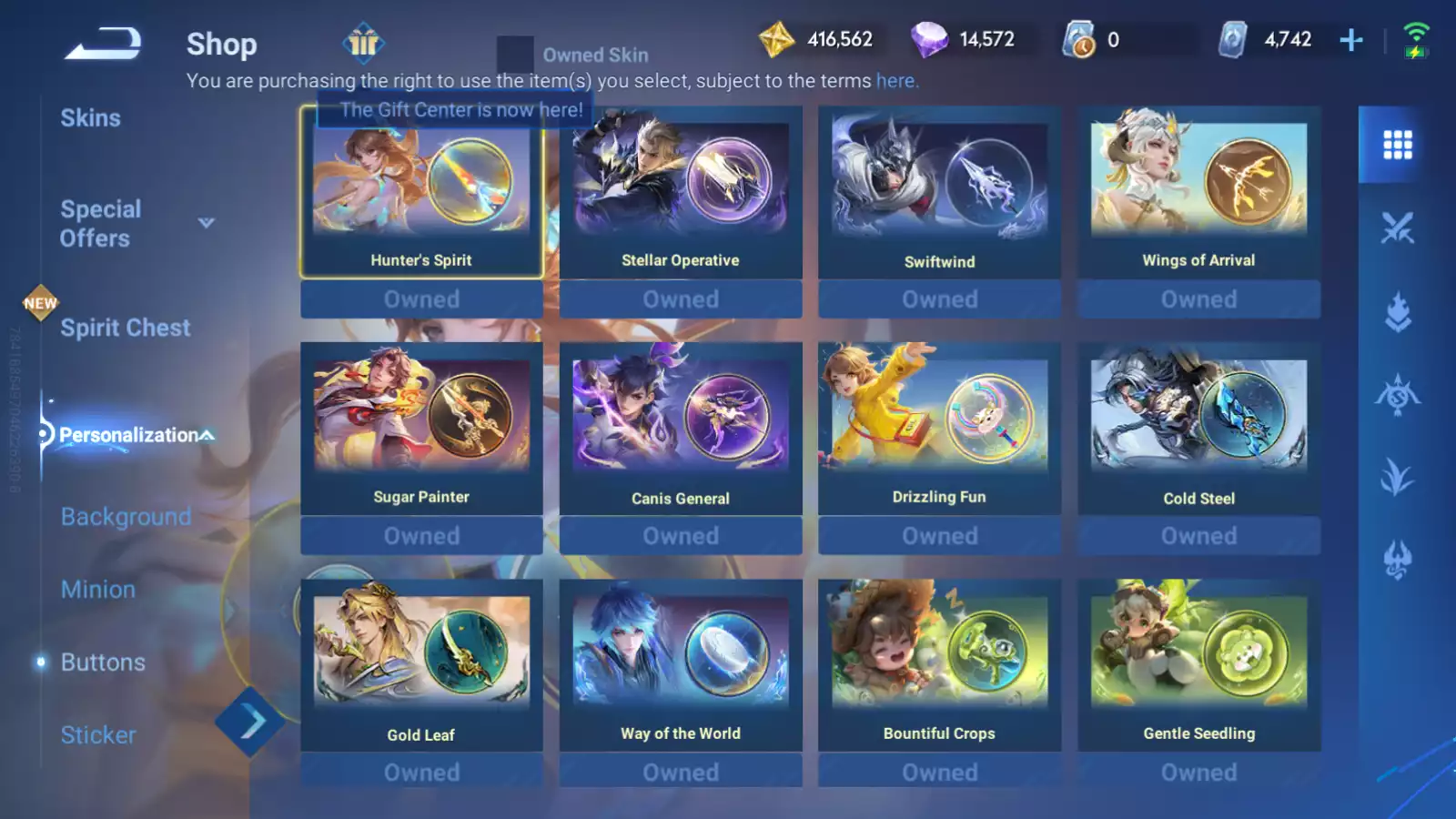
Task: Choose the Stellar Operative item card
Action: (681, 193)
